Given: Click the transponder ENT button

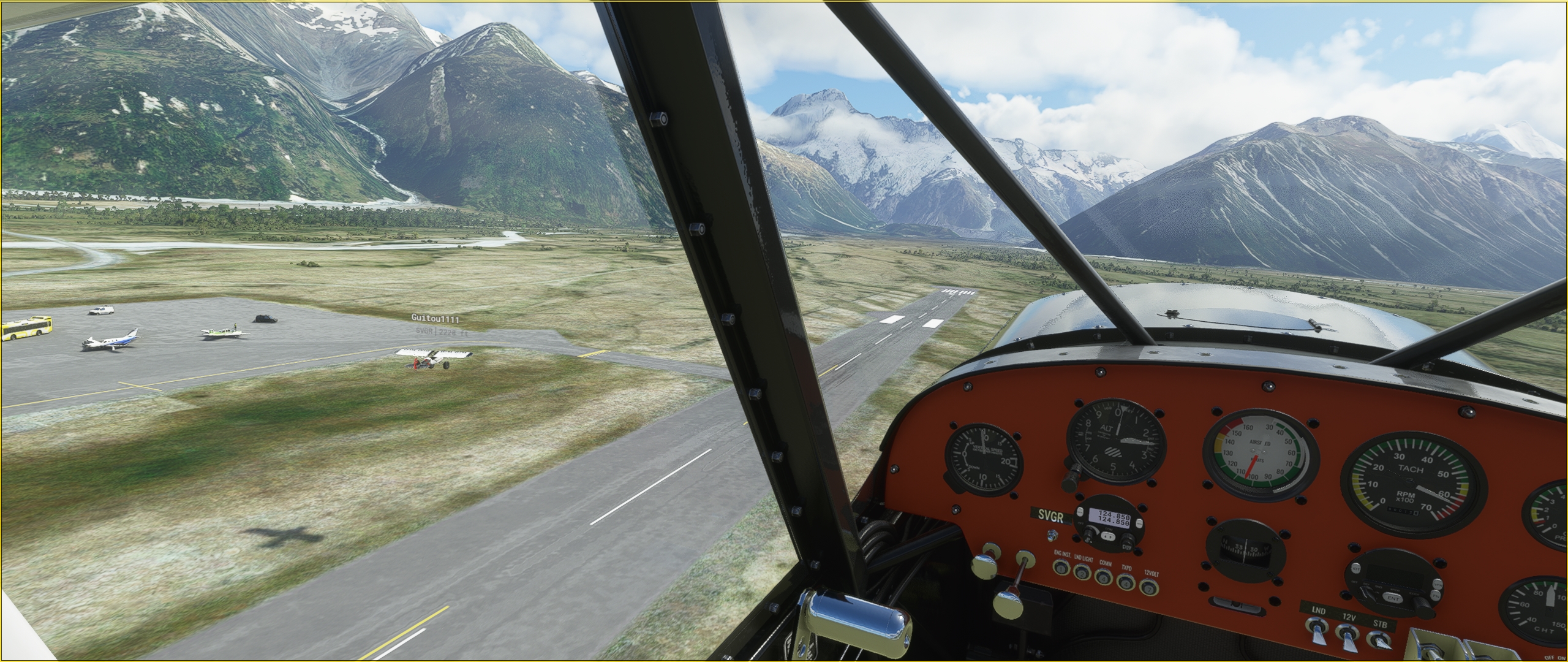Looking at the screenshot, I should coord(1393,598).
